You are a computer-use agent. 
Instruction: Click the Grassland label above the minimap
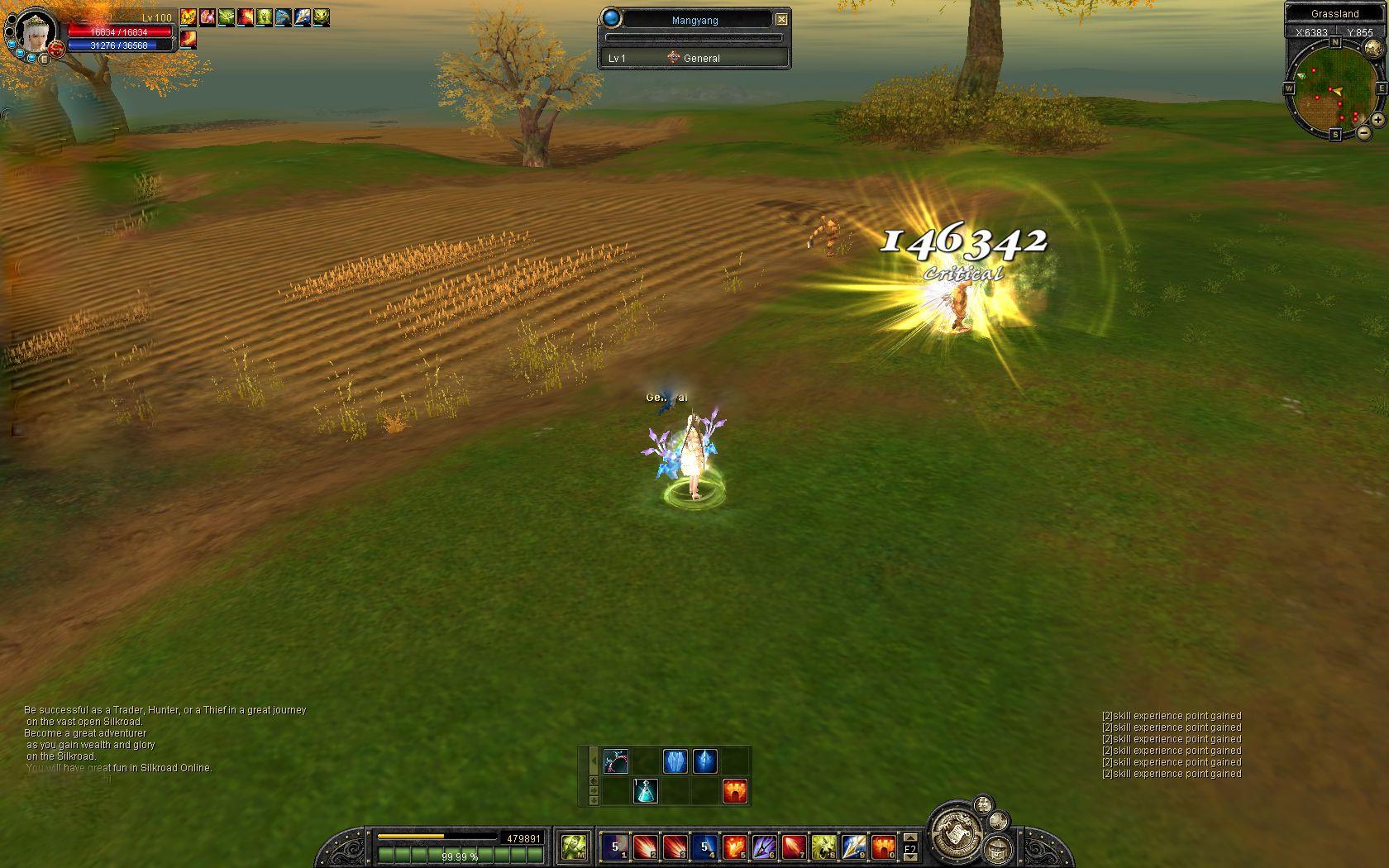pyautogui.click(x=1335, y=13)
